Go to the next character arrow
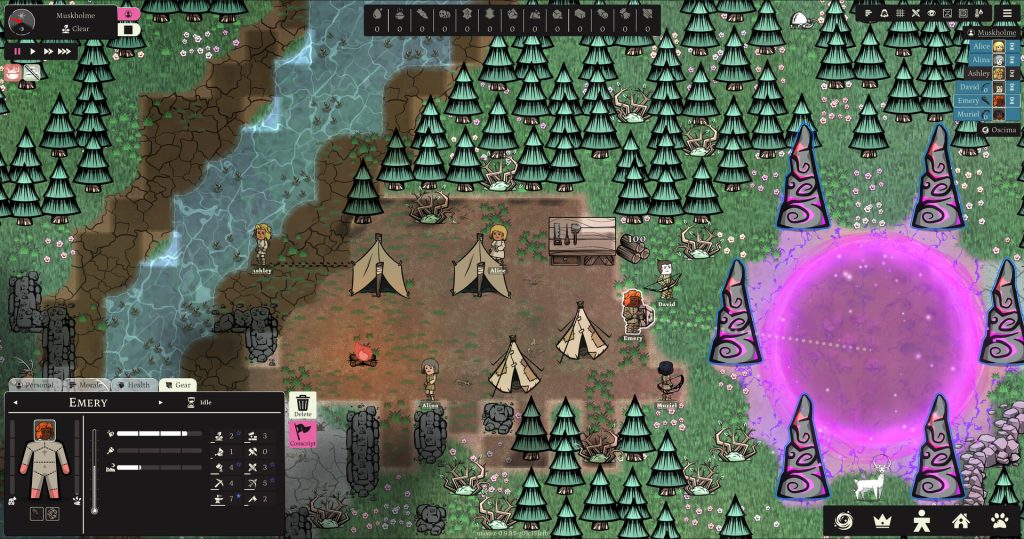Screen dimensions: 1024x539 [159, 403]
